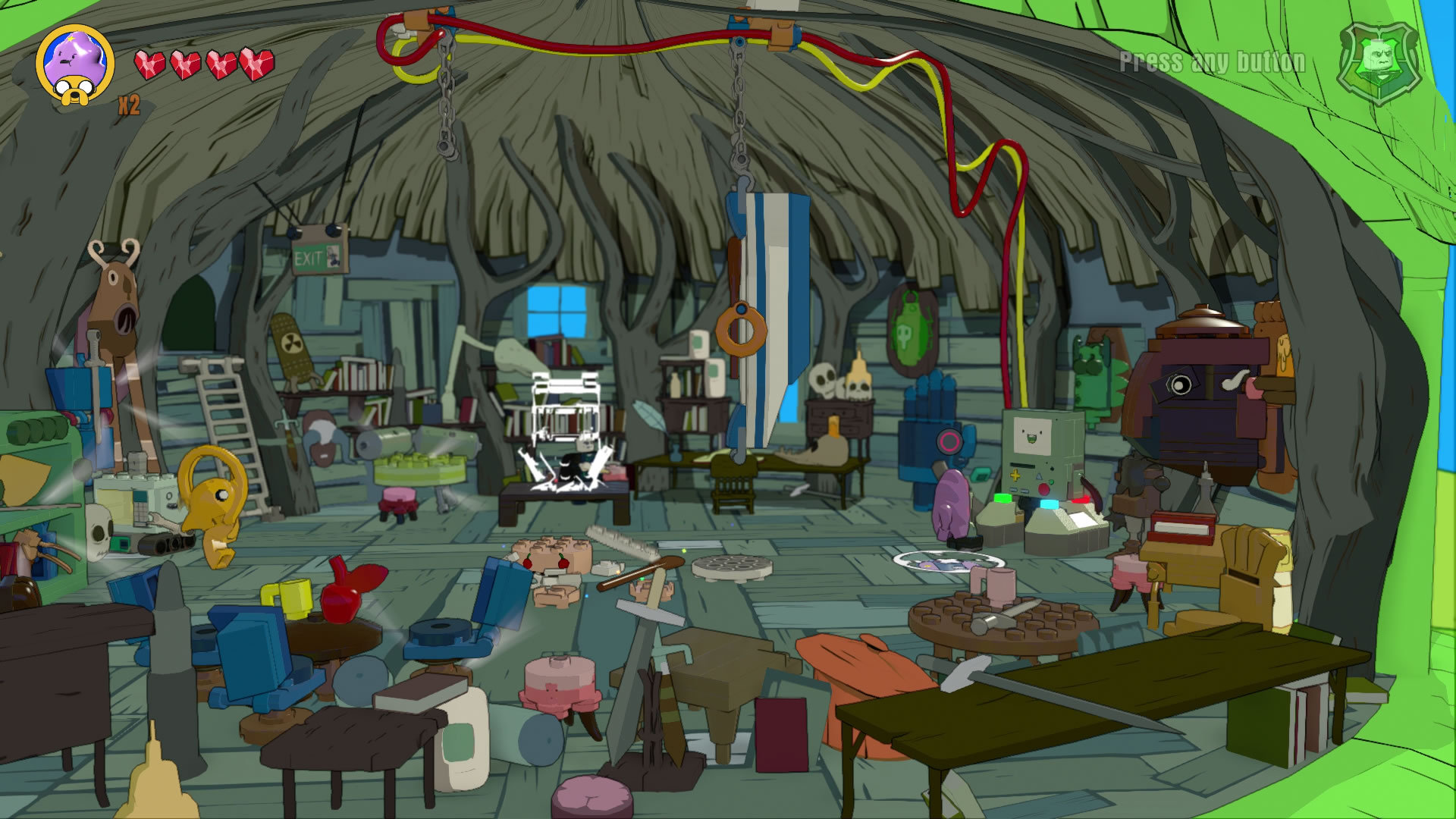The height and width of the screenshot is (819, 1456).
Task: Click the X2 score multiplier indicator
Action: 130,106
